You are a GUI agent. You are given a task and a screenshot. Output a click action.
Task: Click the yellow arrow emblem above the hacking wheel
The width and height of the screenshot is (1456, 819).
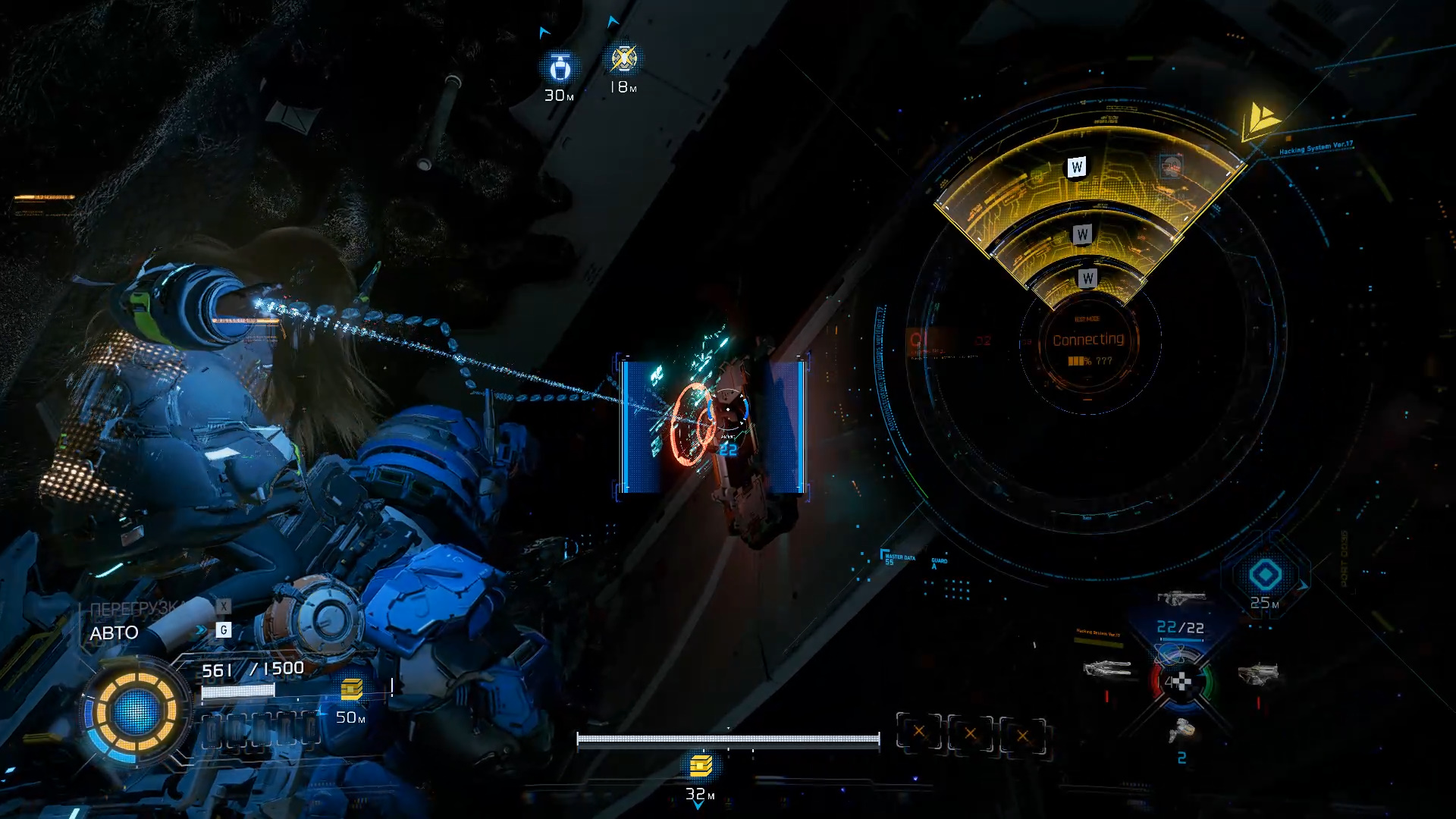1260,120
